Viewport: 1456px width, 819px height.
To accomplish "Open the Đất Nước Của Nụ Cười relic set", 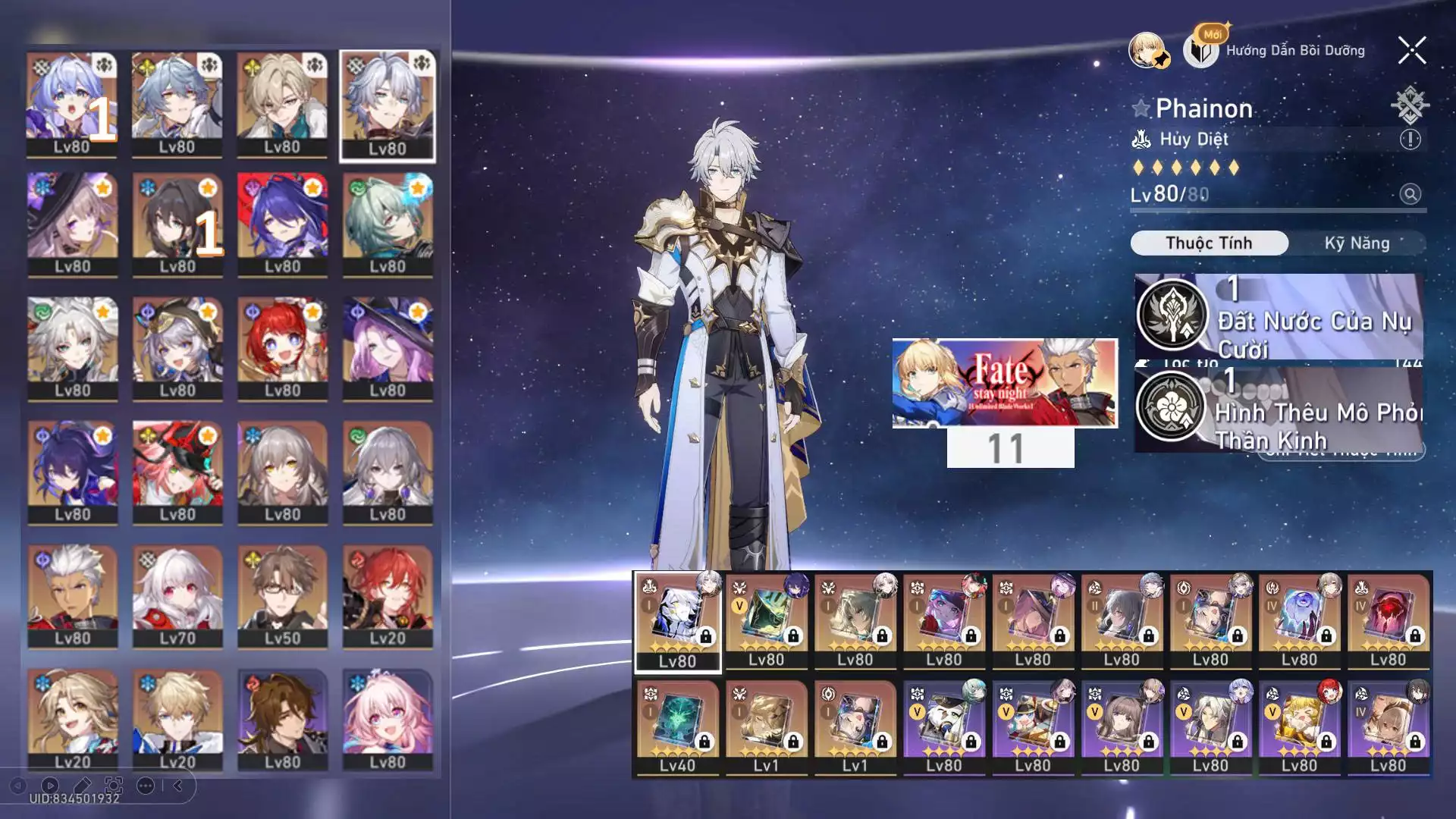I will click(x=1279, y=317).
